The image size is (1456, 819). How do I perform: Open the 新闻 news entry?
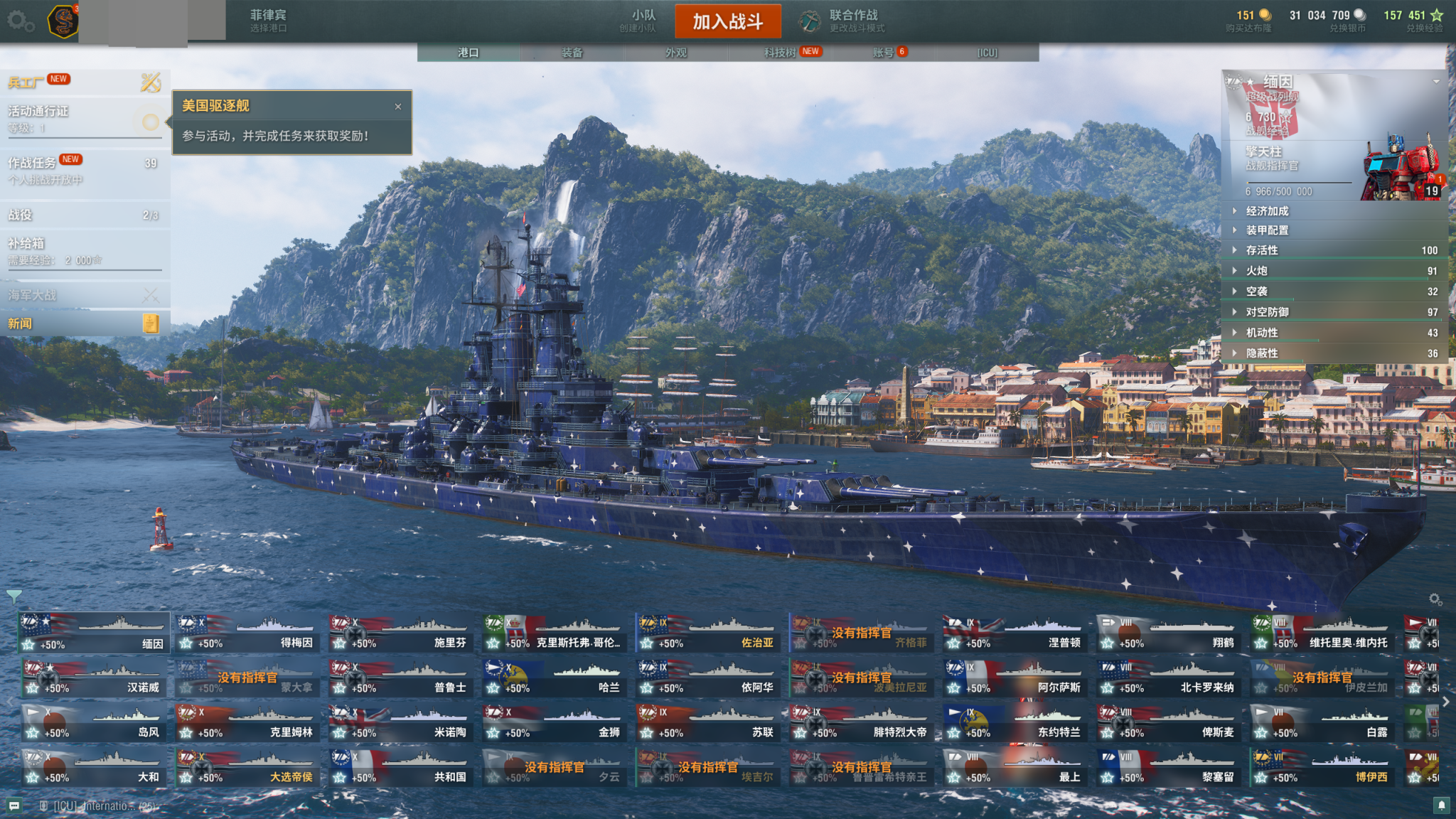(x=20, y=323)
